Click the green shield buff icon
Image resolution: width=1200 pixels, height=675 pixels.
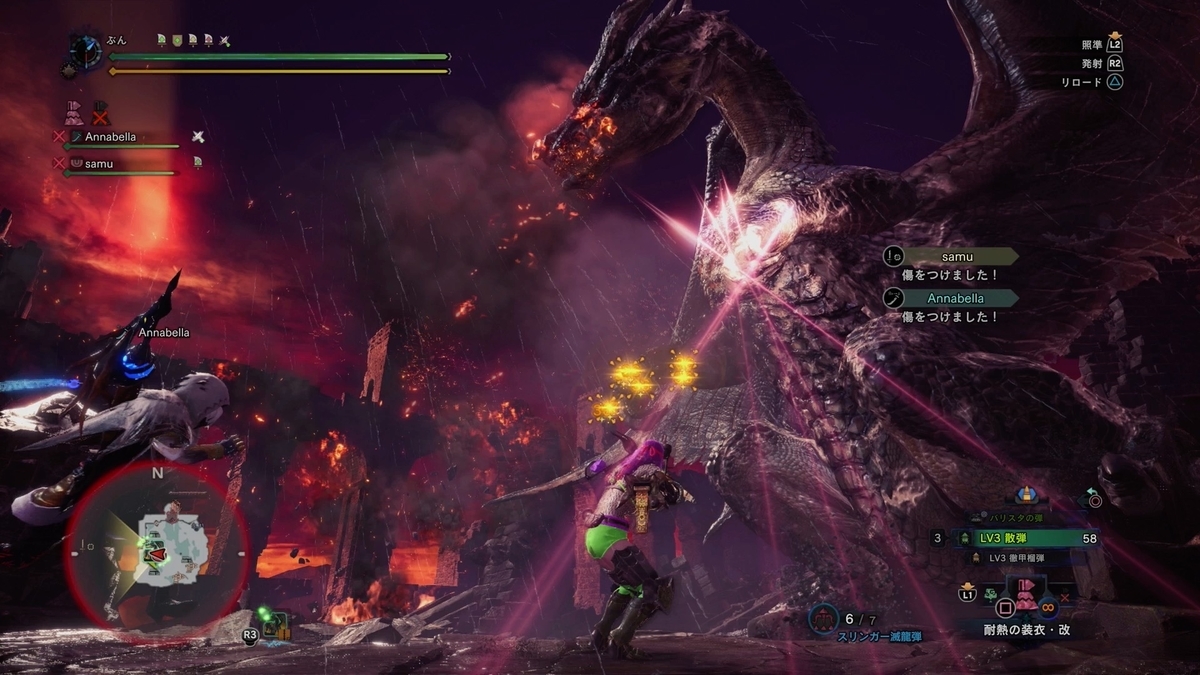(x=177, y=40)
